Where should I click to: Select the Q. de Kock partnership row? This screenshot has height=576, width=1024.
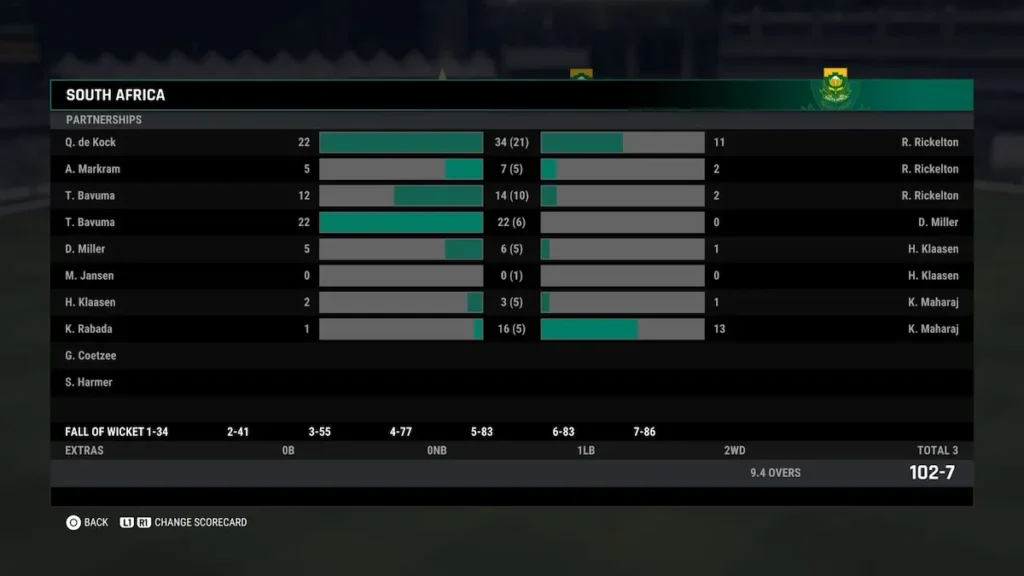91,142
